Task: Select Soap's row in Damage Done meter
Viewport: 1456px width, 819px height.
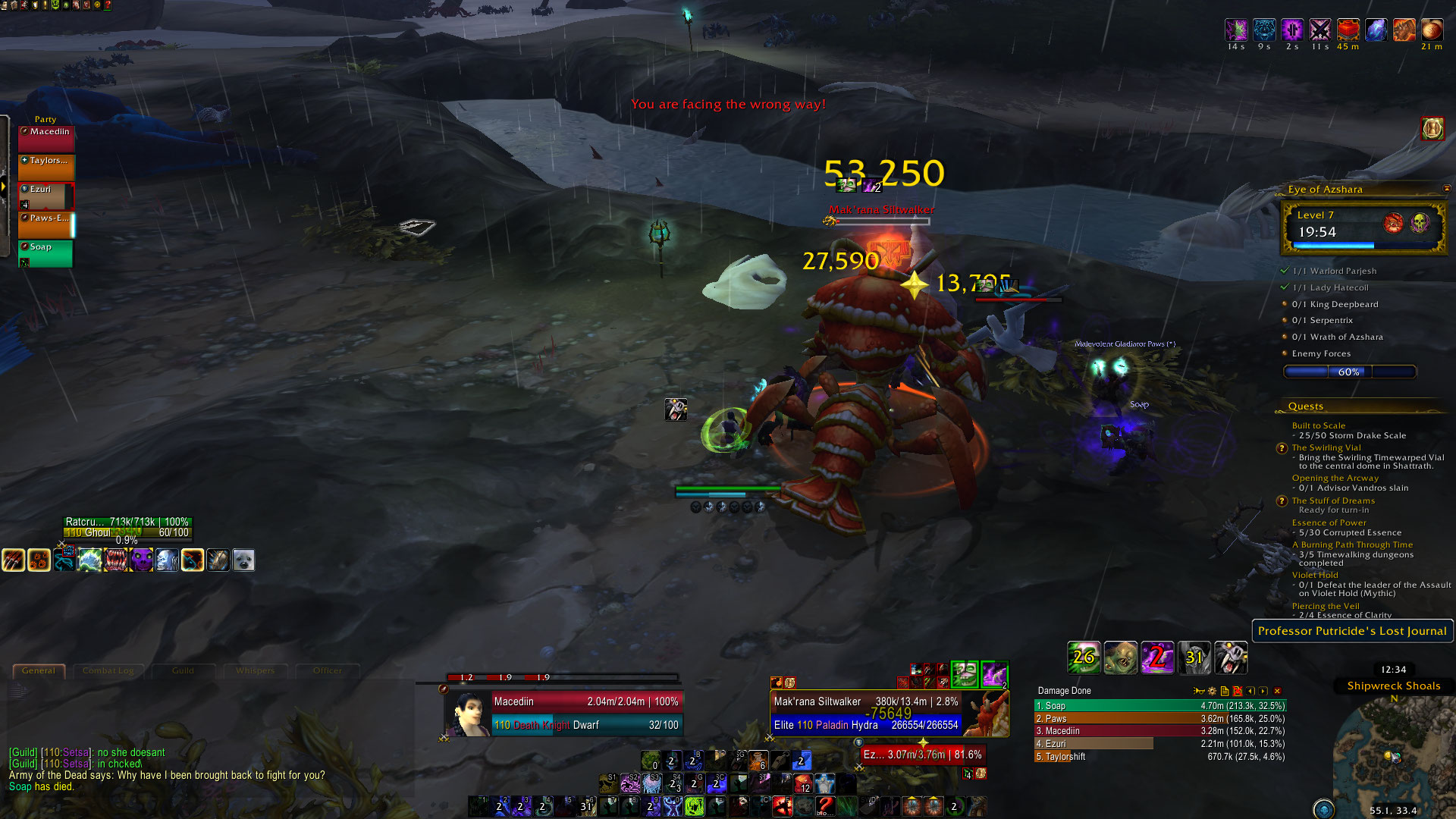Action: [1160, 706]
